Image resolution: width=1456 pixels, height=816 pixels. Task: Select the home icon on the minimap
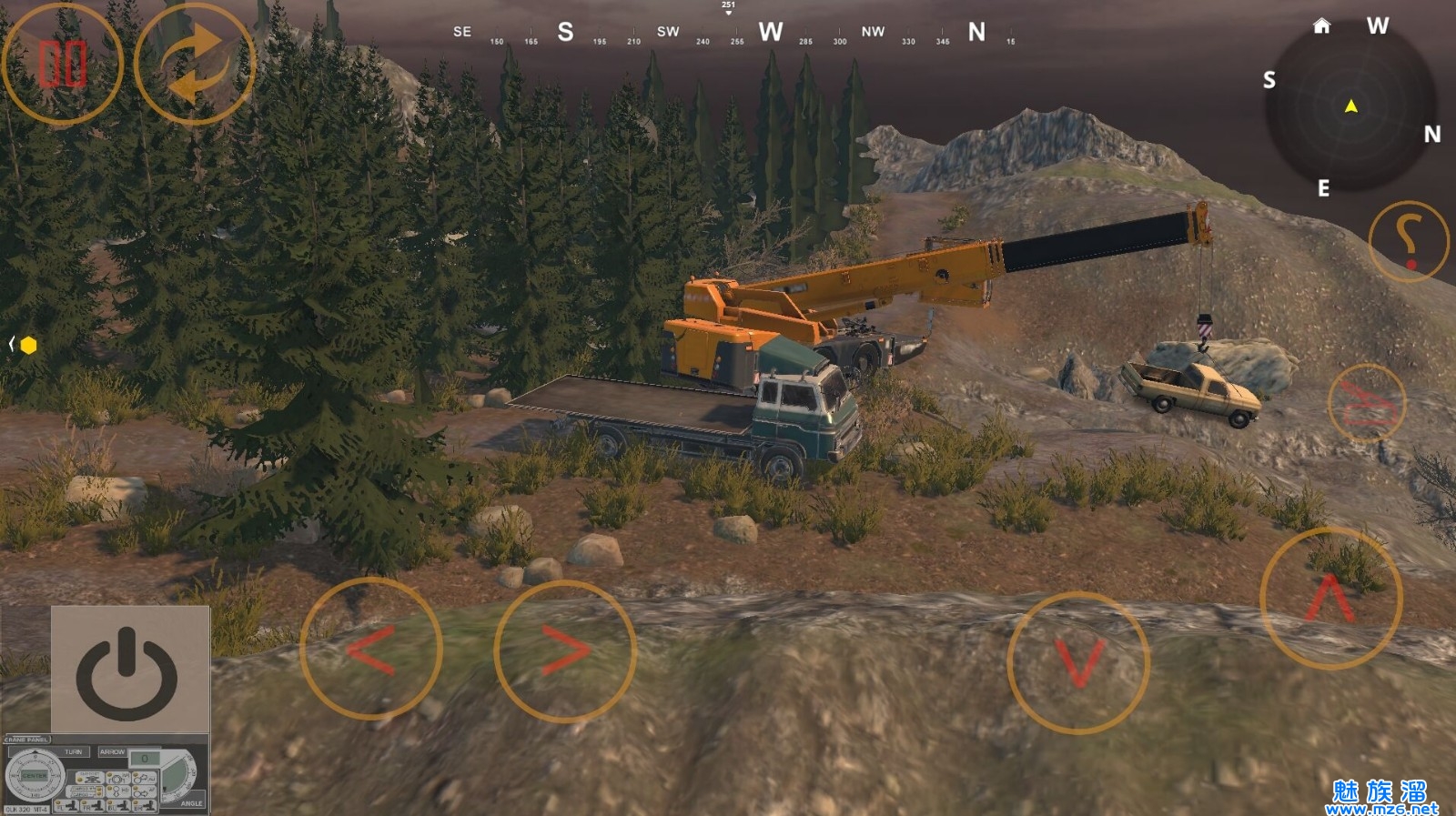pyautogui.click(x=1321, y=25)
